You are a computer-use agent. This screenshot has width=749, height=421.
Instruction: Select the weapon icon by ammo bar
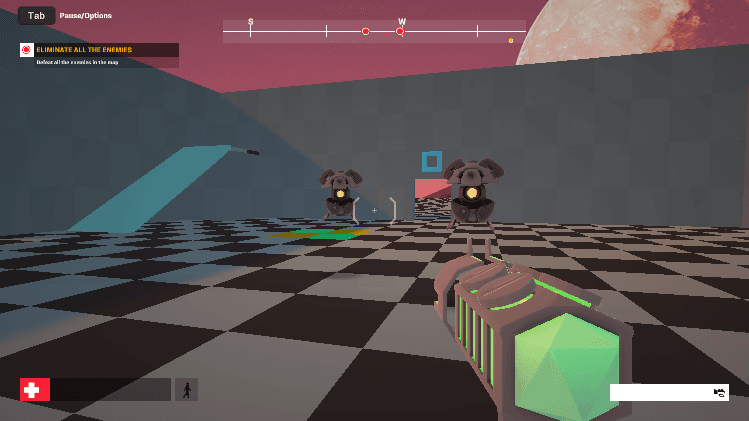click(x=719, y=392)
